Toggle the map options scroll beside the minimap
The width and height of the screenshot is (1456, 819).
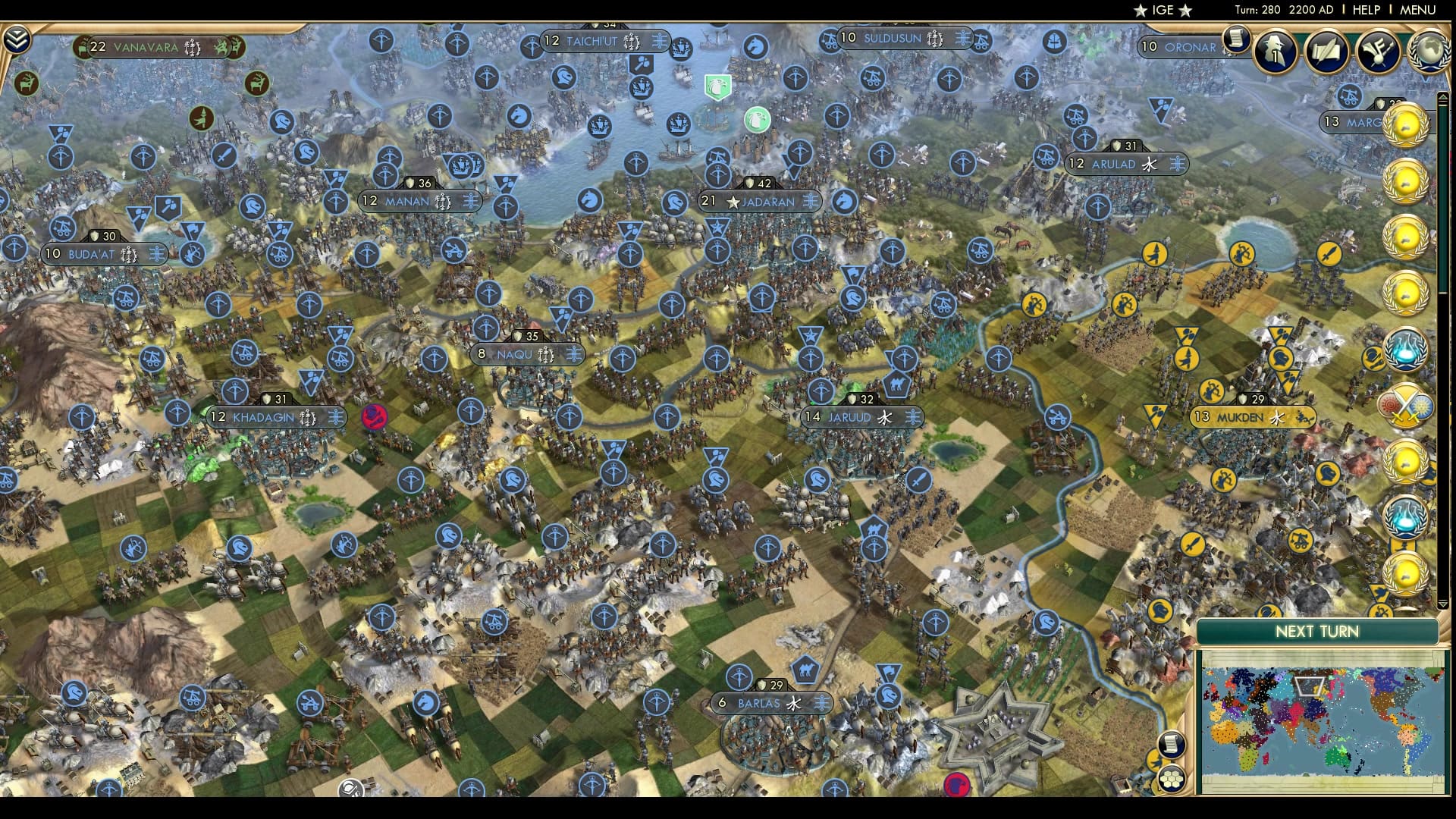tap(1171, 745)
